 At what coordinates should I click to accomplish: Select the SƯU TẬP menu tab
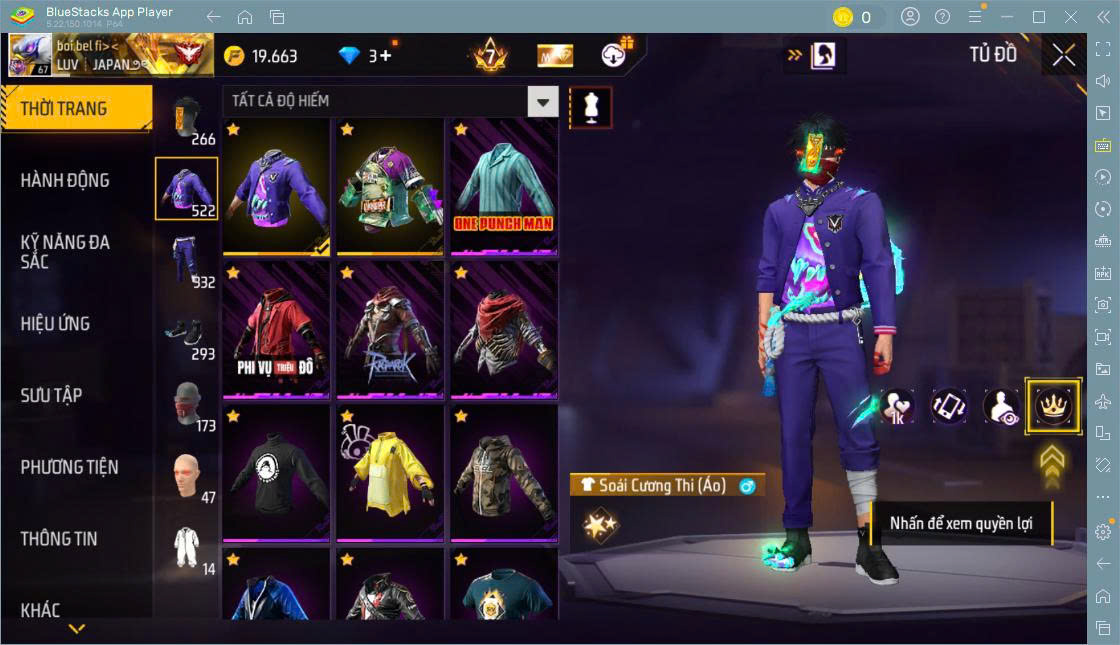point(51,395)
